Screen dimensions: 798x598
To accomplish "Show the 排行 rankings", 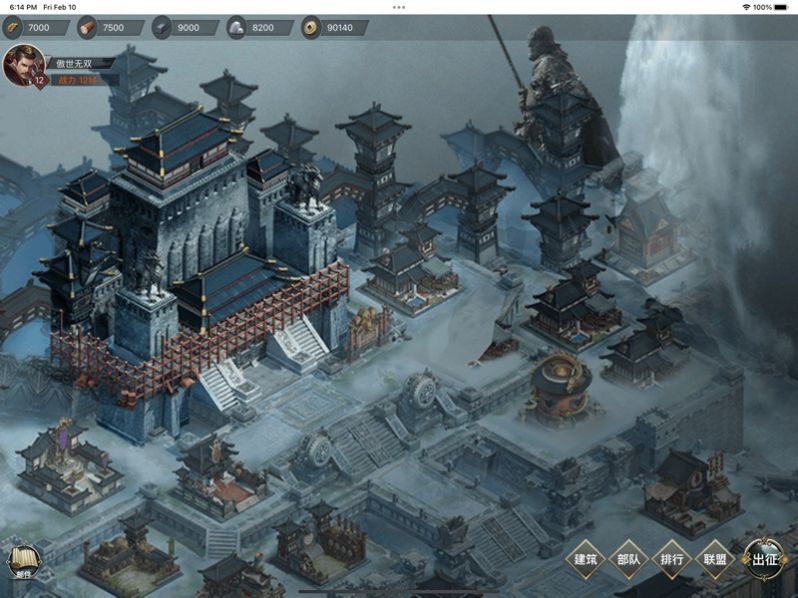I will (672, 559).
